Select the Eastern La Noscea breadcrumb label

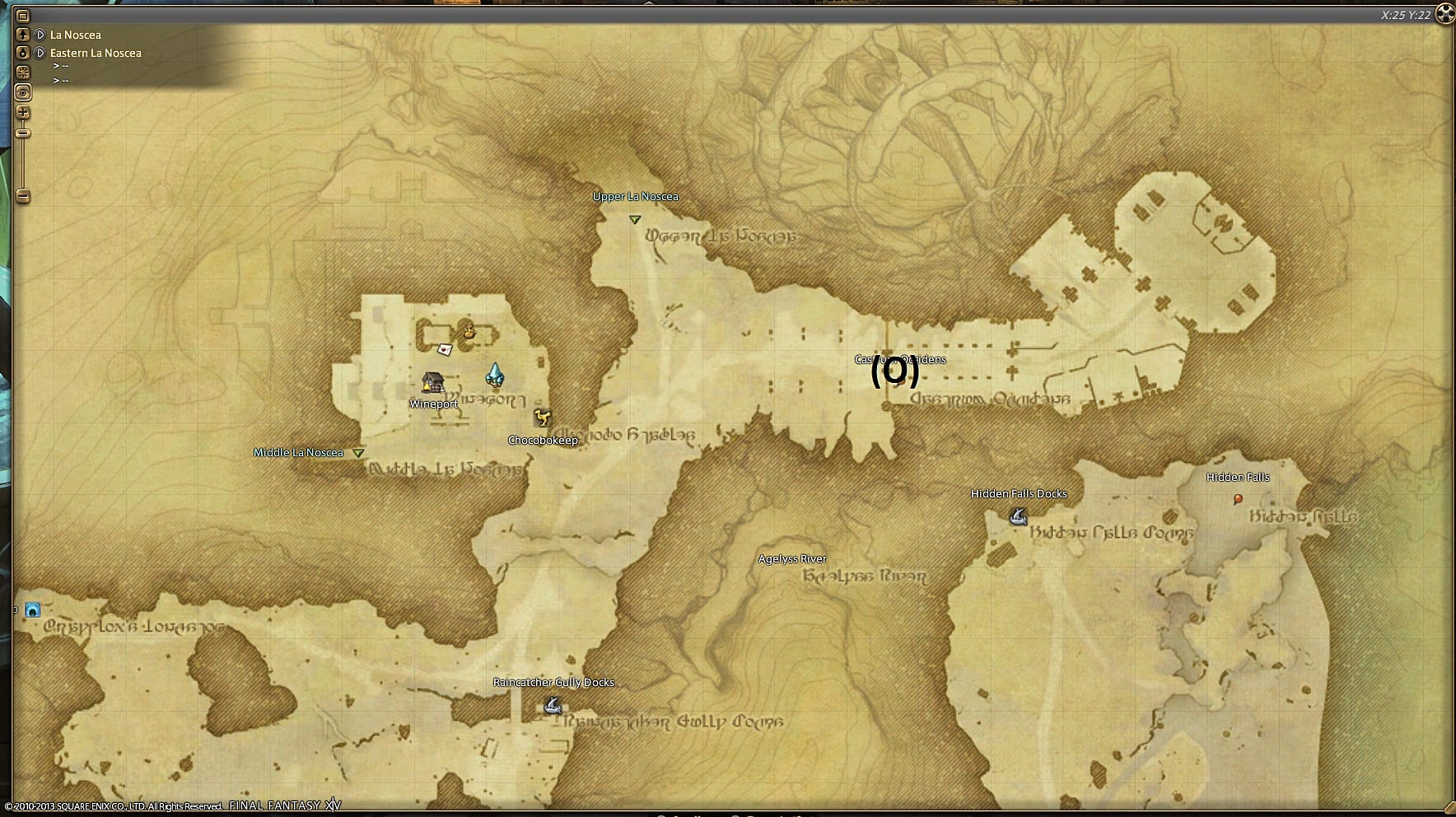(x=94, y=52)
